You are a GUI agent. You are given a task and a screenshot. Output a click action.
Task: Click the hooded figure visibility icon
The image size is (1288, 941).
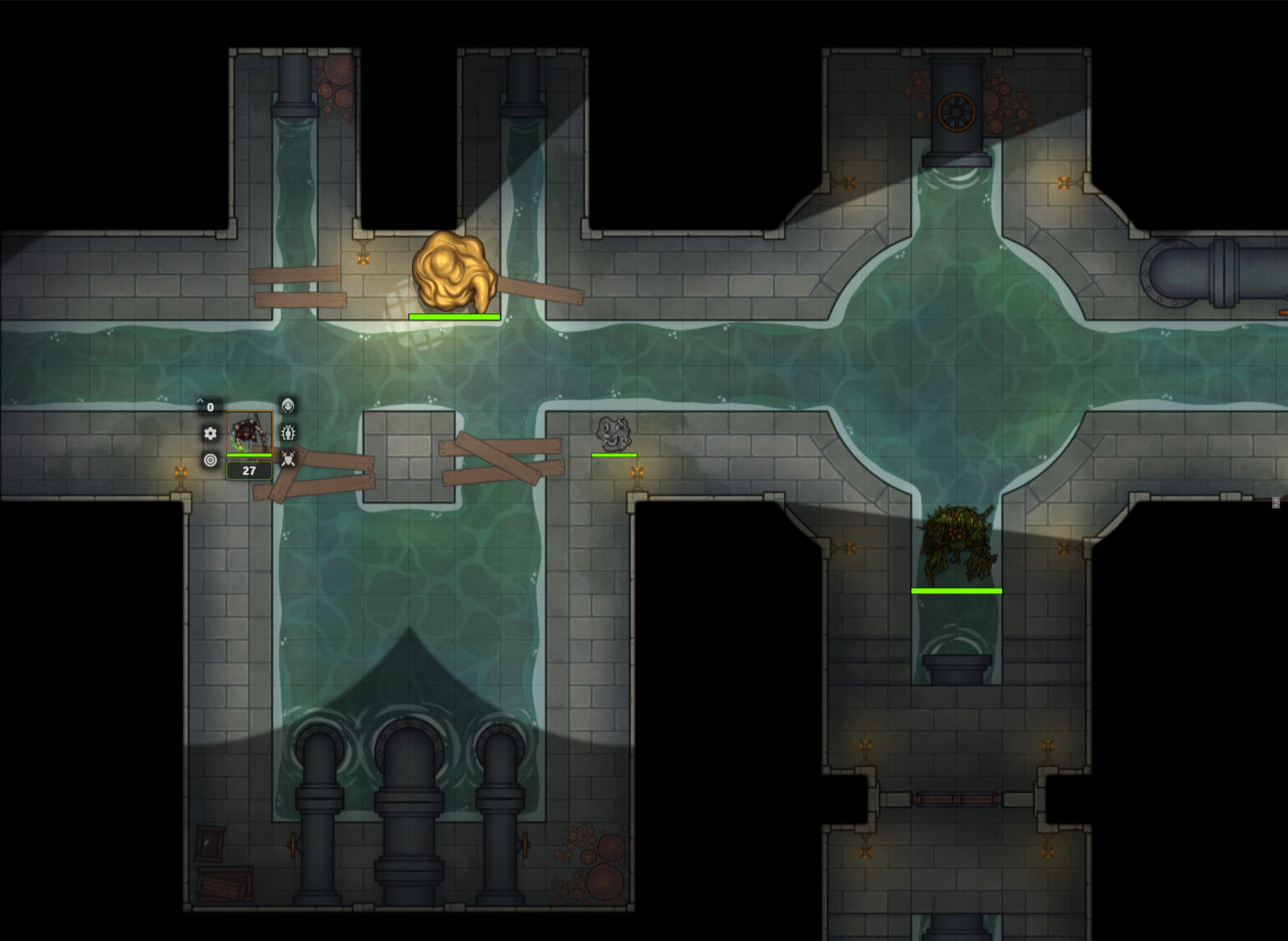point(287,406)
